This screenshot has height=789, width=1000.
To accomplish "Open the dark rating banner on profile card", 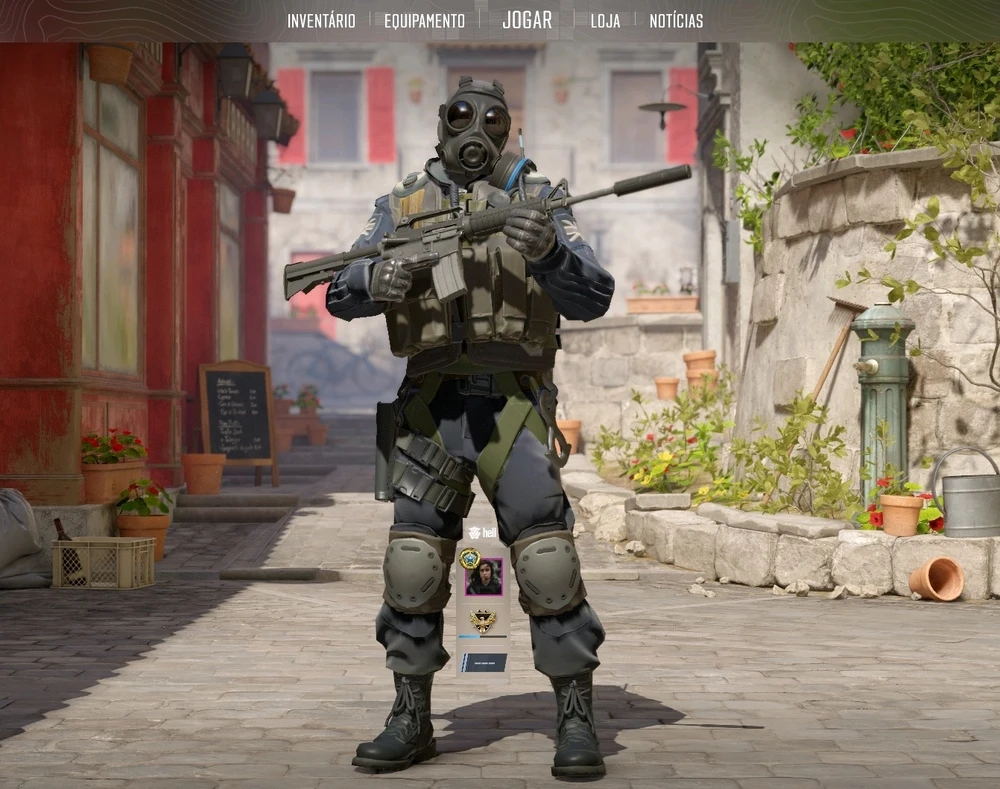I will (484, 662).
